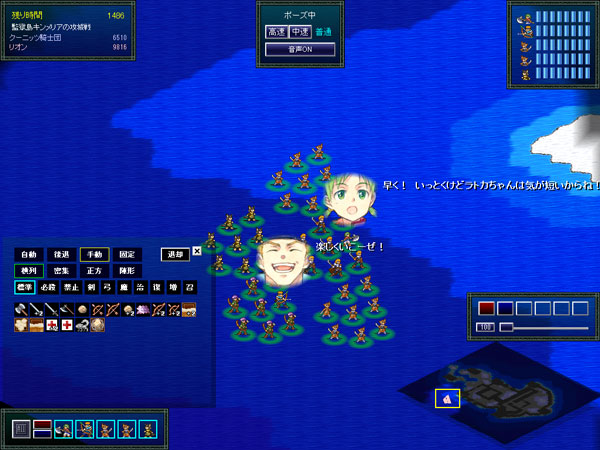Switch to 手動 (manual) control mode
Screen dimensions: 600x450
point(94,254)
